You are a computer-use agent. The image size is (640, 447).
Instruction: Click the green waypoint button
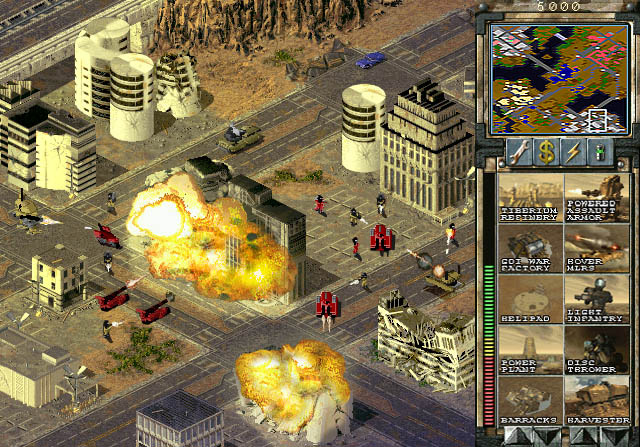coord(600,153)
